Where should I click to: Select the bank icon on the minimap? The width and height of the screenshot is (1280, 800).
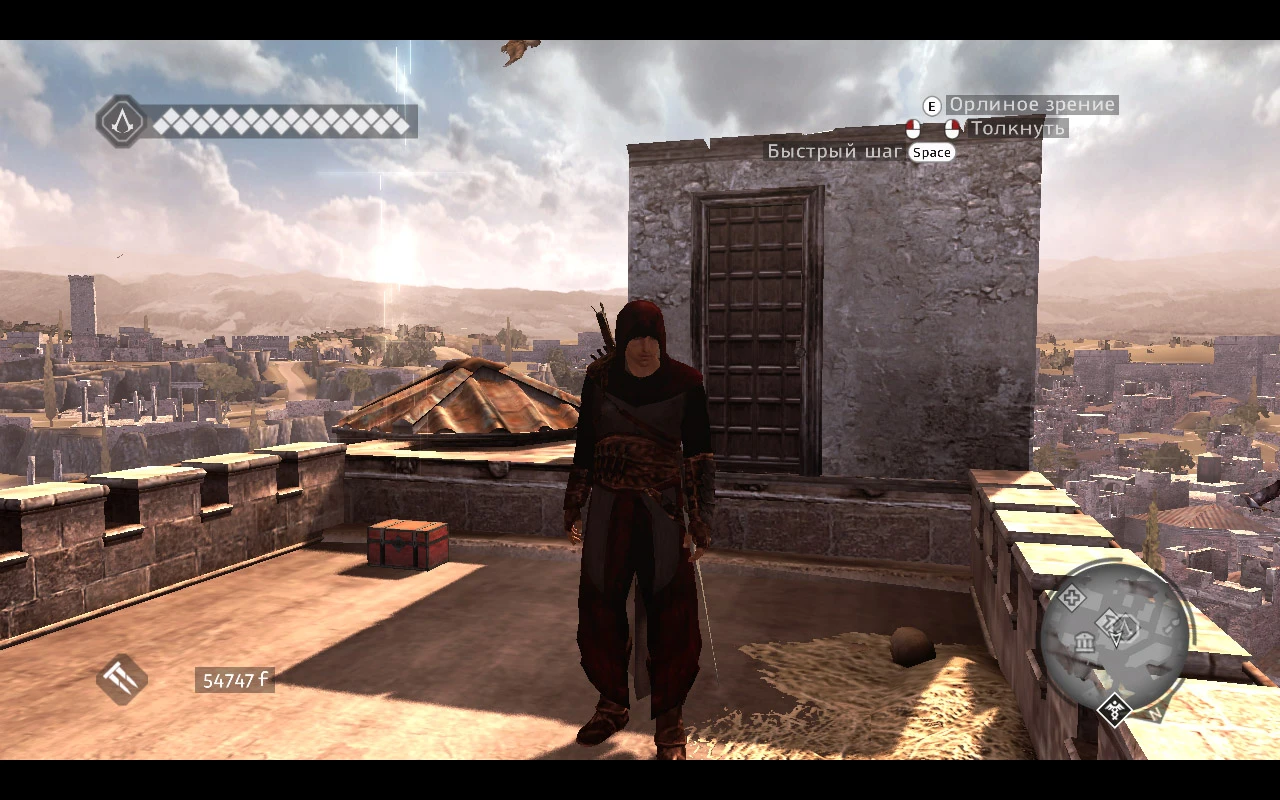point(1085,643)
